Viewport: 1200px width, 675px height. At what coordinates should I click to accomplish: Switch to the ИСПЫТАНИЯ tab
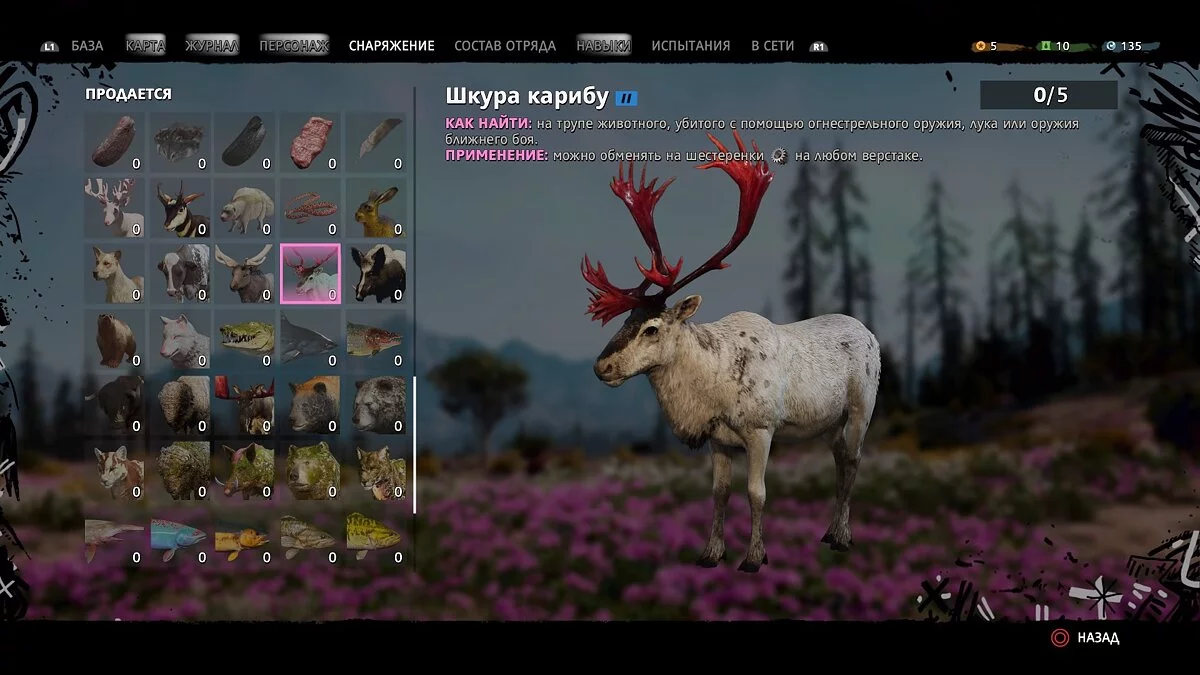click(690, 46)
